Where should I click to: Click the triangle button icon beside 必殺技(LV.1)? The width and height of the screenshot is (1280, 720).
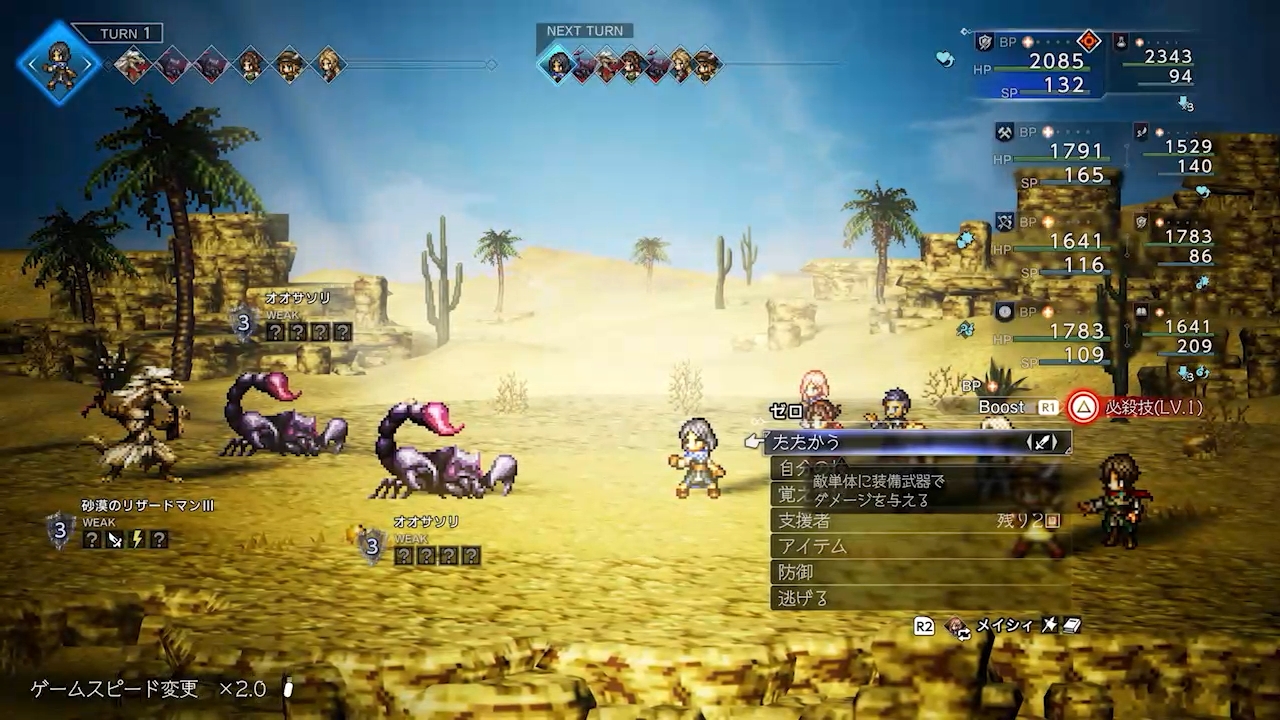pos(1084,407)
